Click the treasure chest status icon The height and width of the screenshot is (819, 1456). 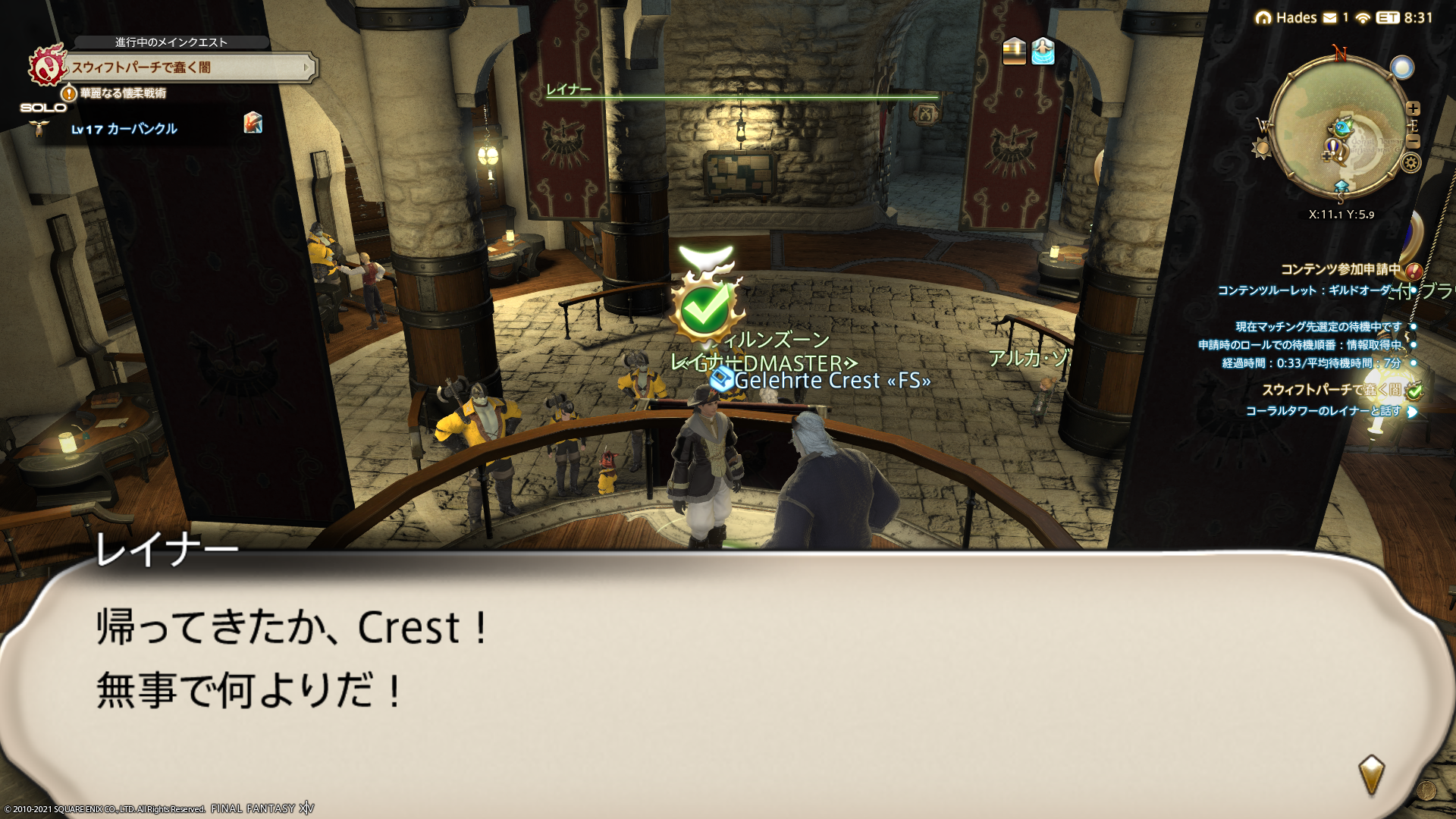click(1014, 52)
